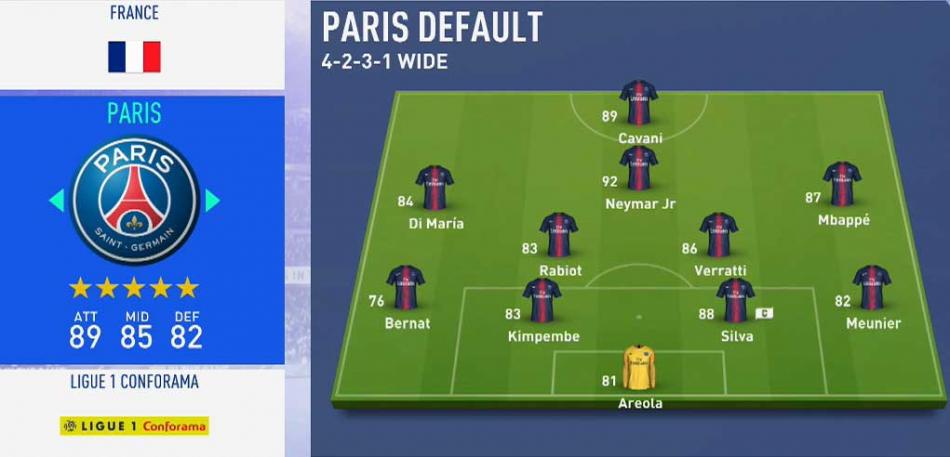This screenshot has width=950, height=457.
Task: Switch to the next team with right arrow
Action: (212, 201)
